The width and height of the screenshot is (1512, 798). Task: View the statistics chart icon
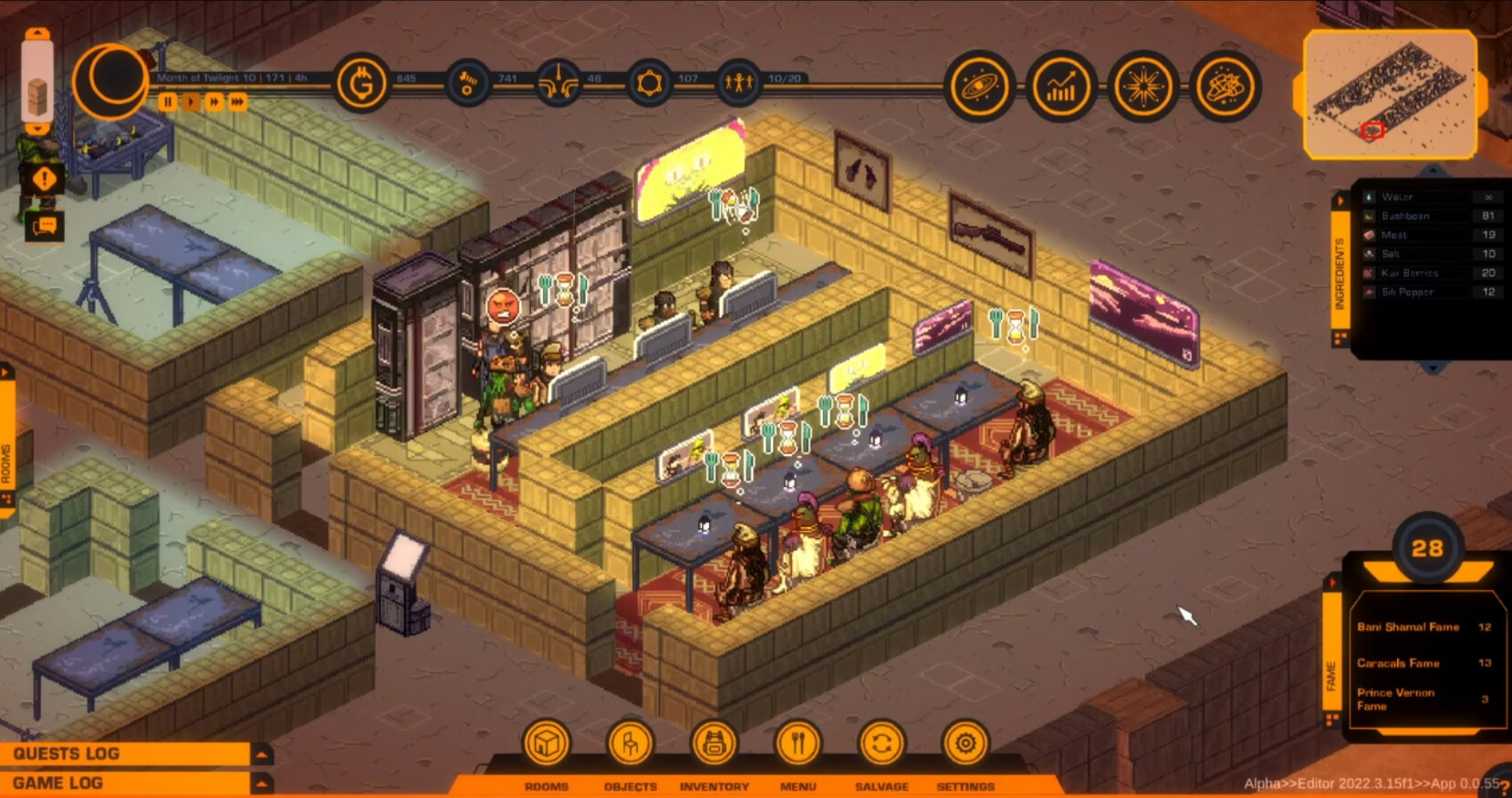tap(1059, 87)
